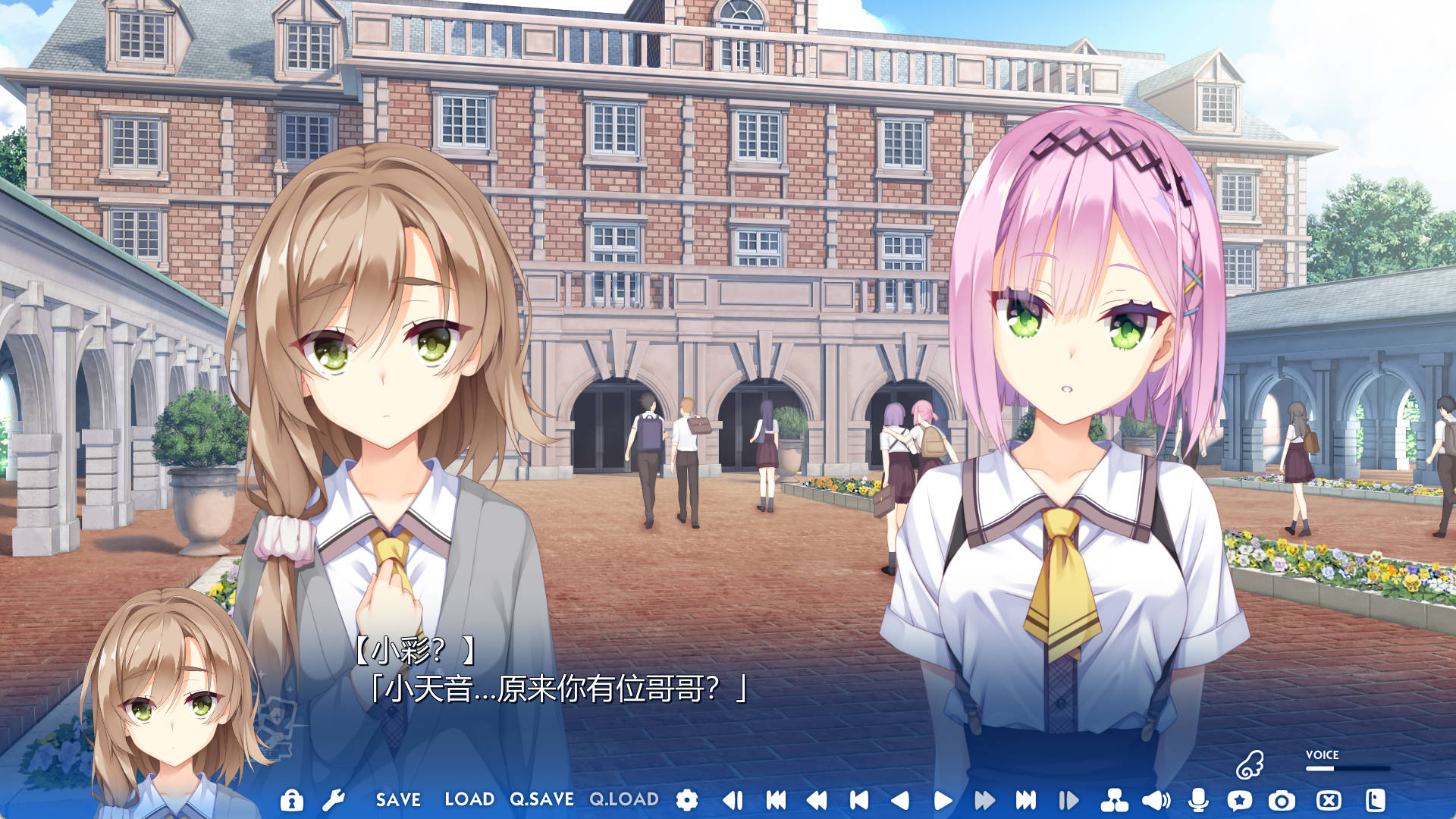Hide the text window with the X icon
This screenshot has width=1456, height=819.
[1329, 800]
